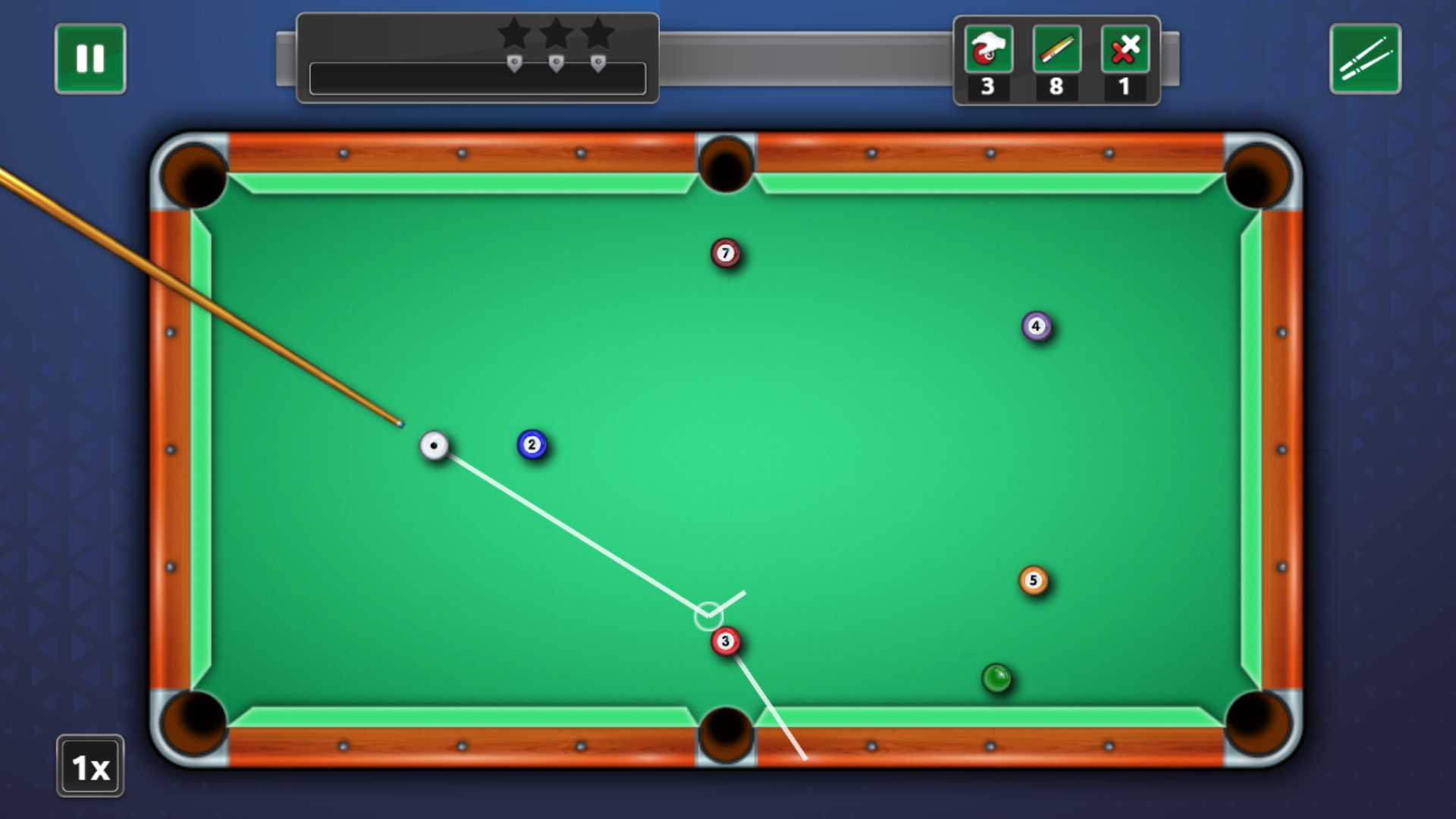Click the aiming circle on the guideline

click(x=708, y=616)
